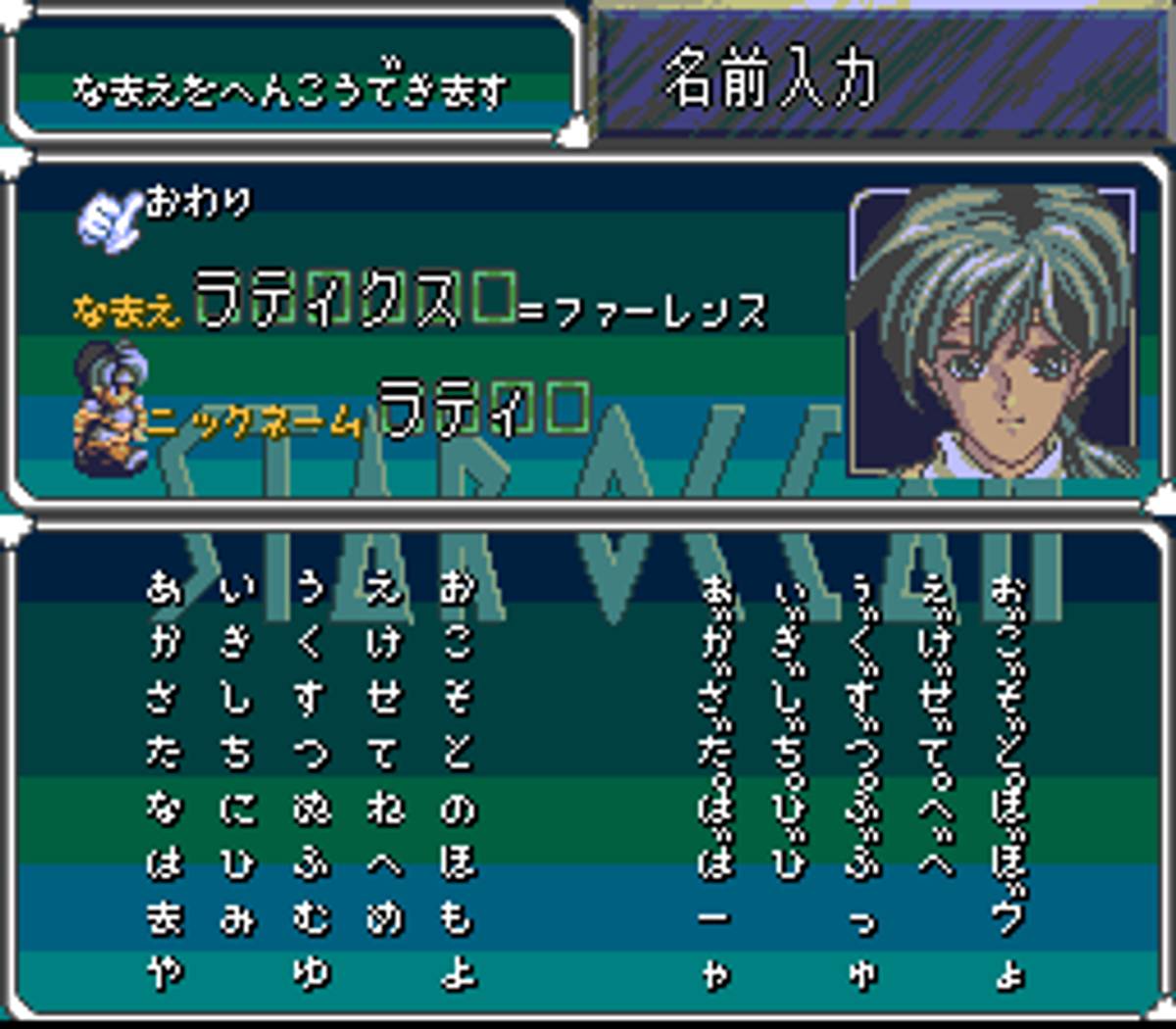Viewport: 1176px width, 1029px height.
Task: Choose the hiragana あ character
Action: (164, 588)
